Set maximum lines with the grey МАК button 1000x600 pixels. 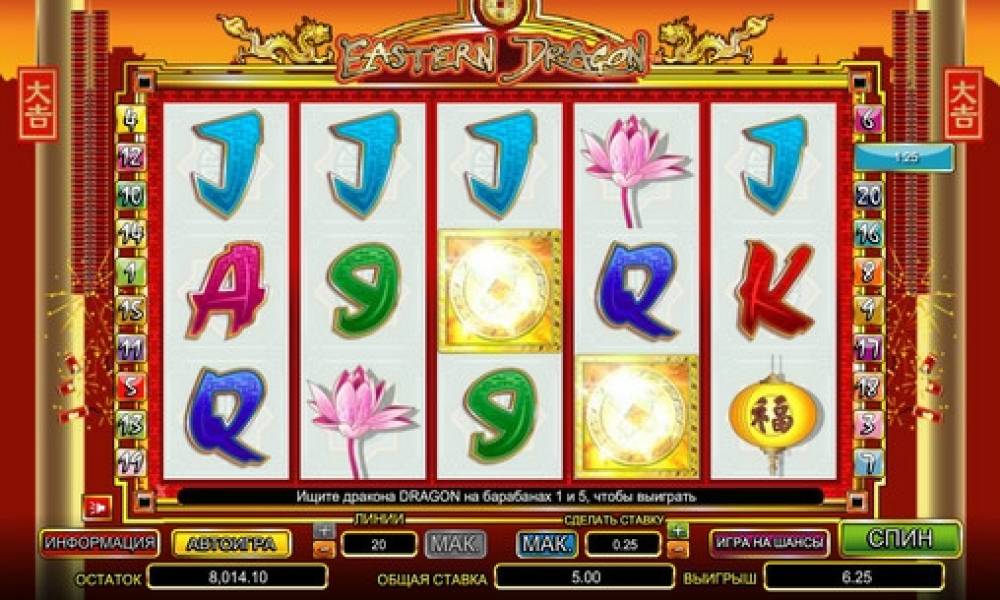click(x=455, y=543)
